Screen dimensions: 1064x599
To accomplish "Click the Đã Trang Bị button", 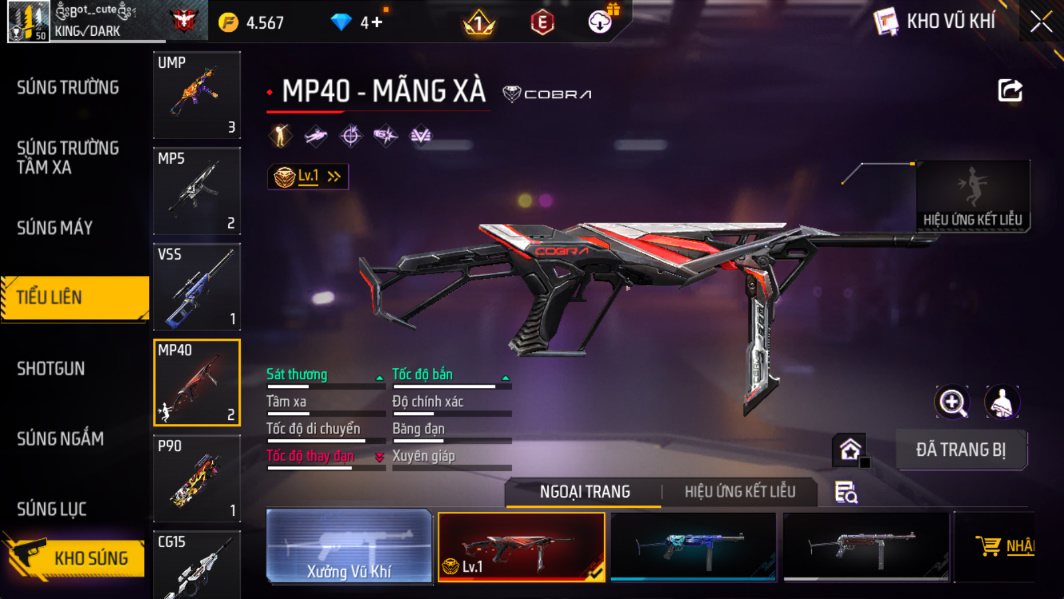I will 960,450.
